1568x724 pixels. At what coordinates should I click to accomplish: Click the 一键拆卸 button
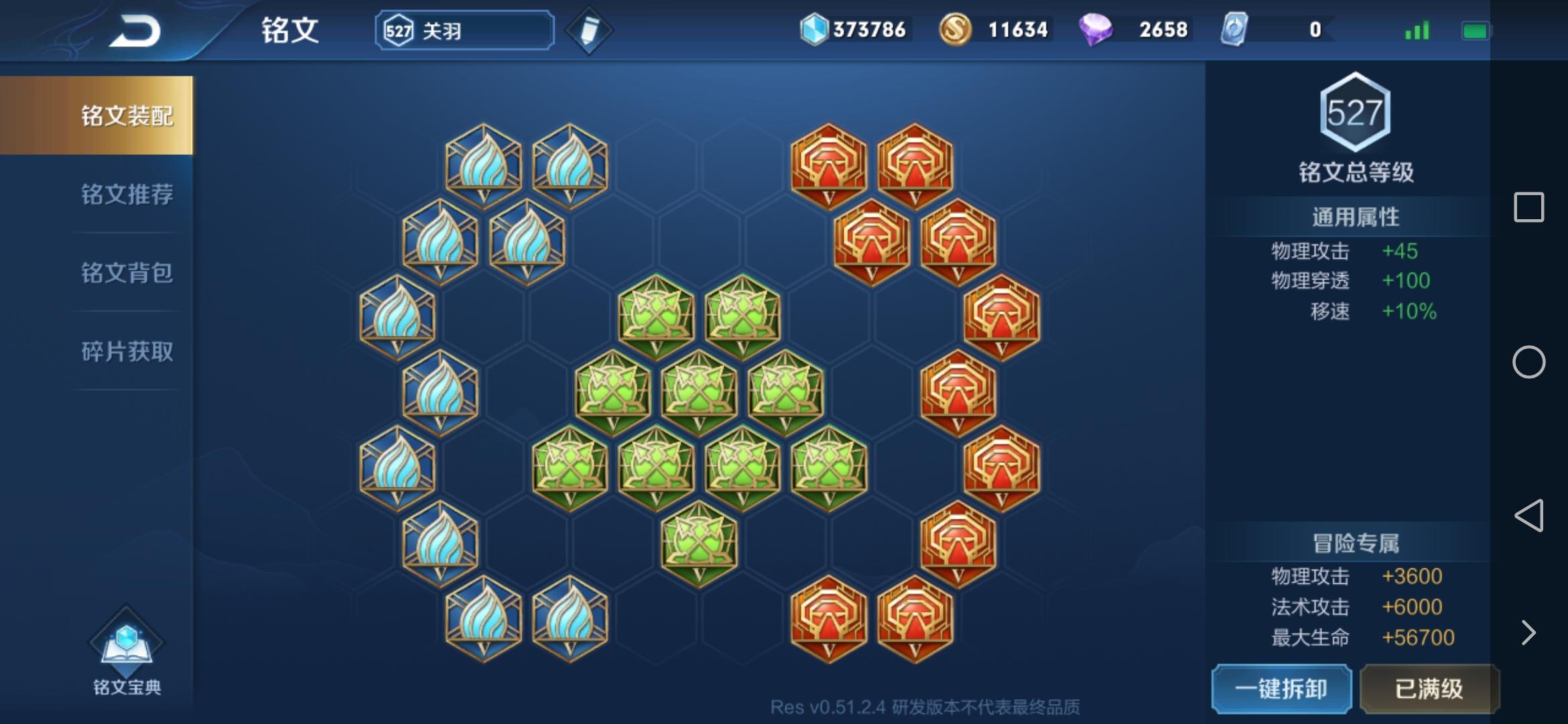[1281, 688]
